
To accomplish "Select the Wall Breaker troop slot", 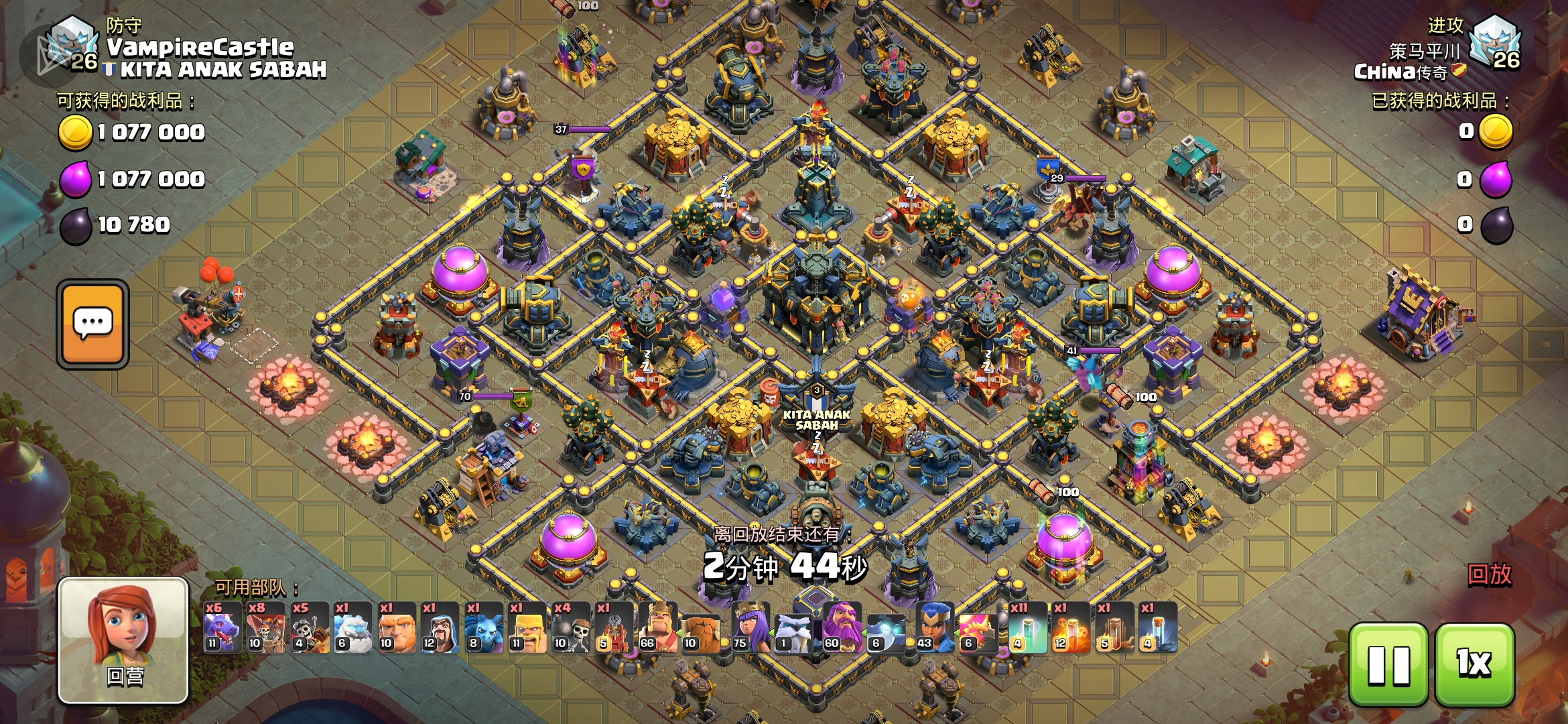I will (x=570, y=627).
